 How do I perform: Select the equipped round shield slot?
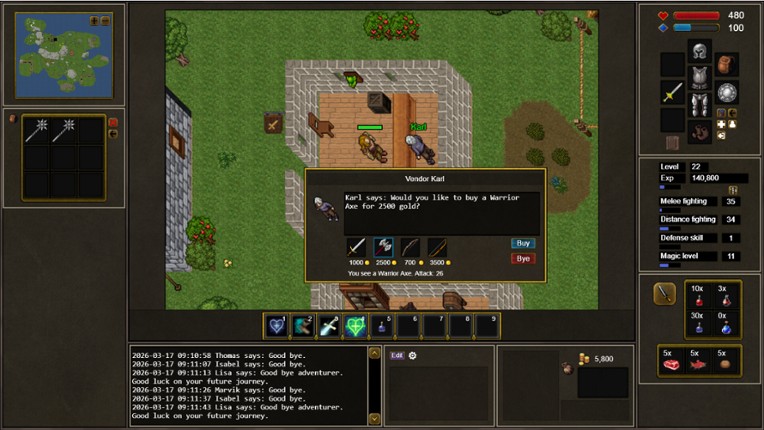point(727,92)
